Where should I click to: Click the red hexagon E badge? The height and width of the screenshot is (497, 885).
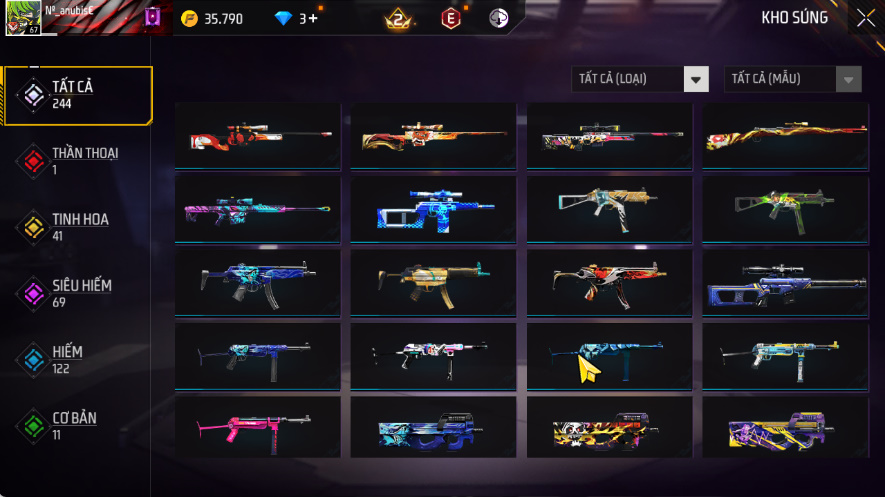(x=452, y=18)
